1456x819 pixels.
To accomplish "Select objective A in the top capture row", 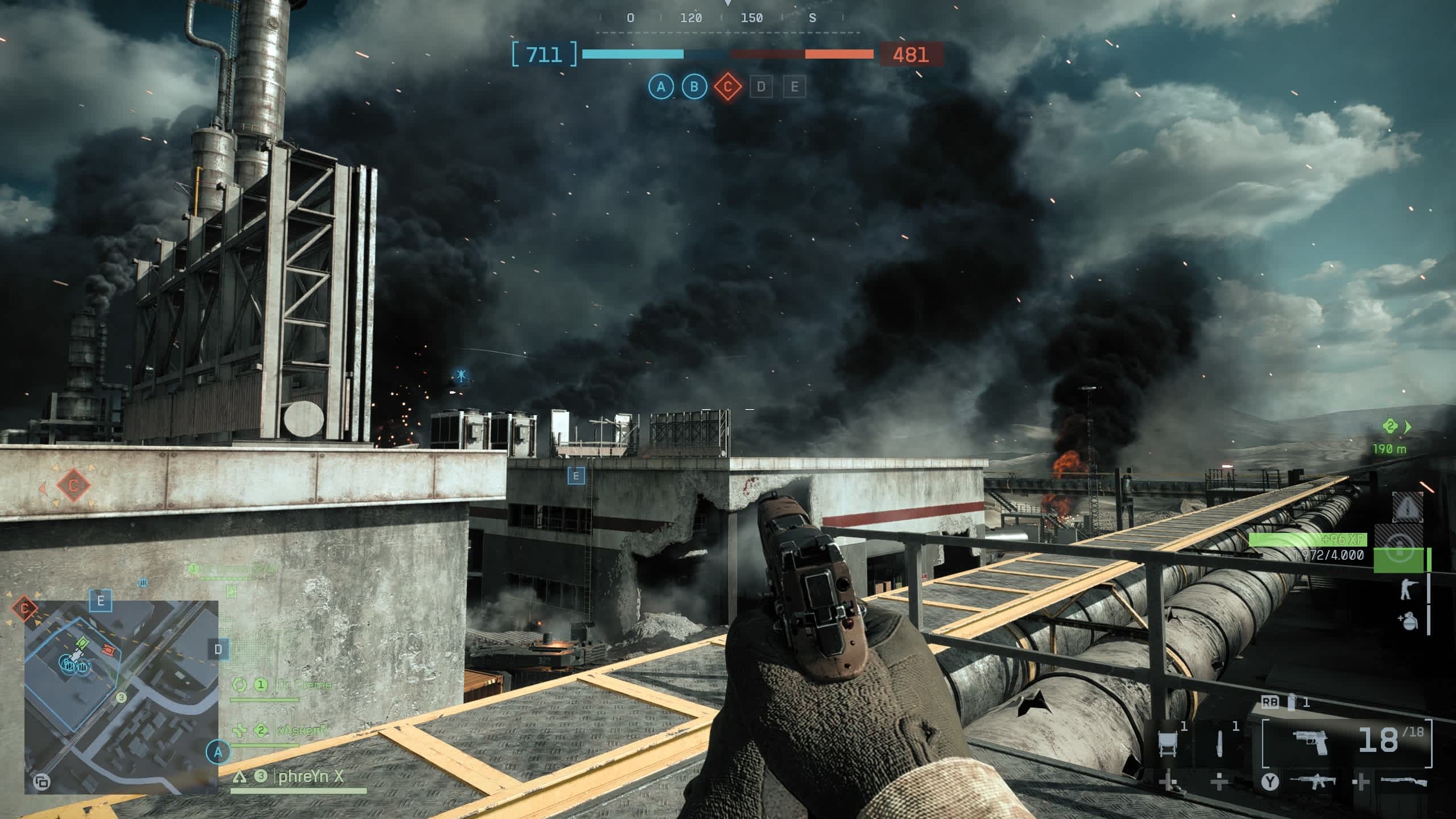I will point(661,87).
